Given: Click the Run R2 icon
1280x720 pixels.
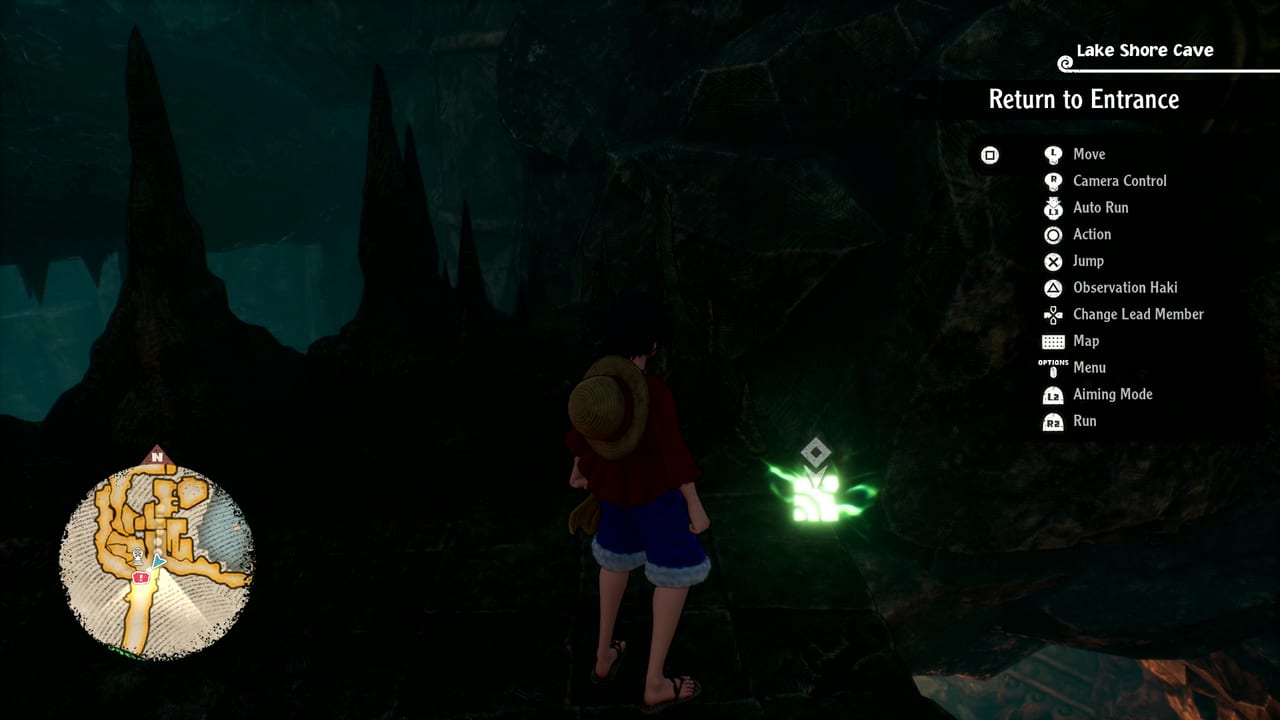Looking at the screenshot, I should [x=1053, y=421].
